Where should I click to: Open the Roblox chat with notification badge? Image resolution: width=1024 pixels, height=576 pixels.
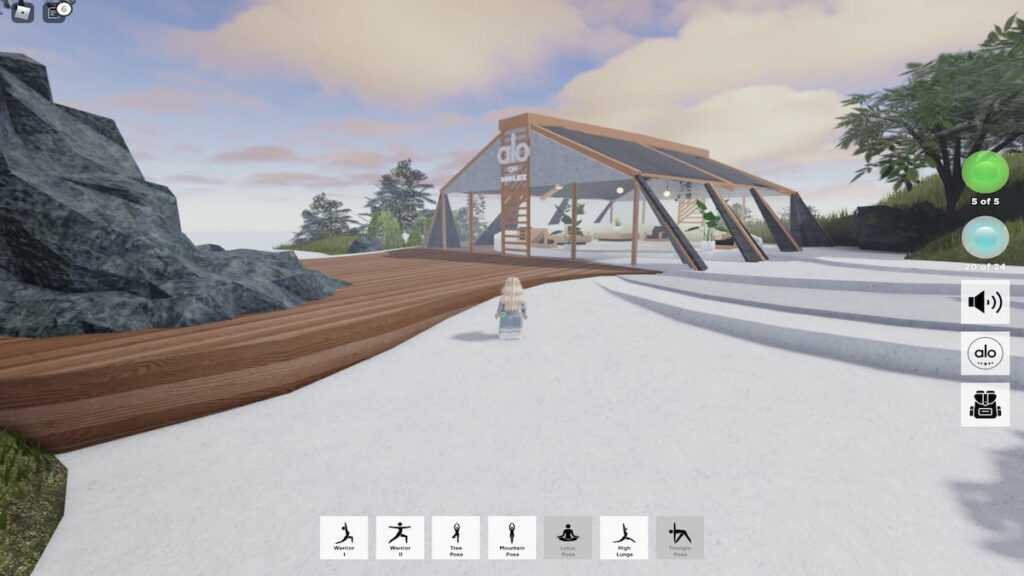pyautogui.click(x=55, y=12)
